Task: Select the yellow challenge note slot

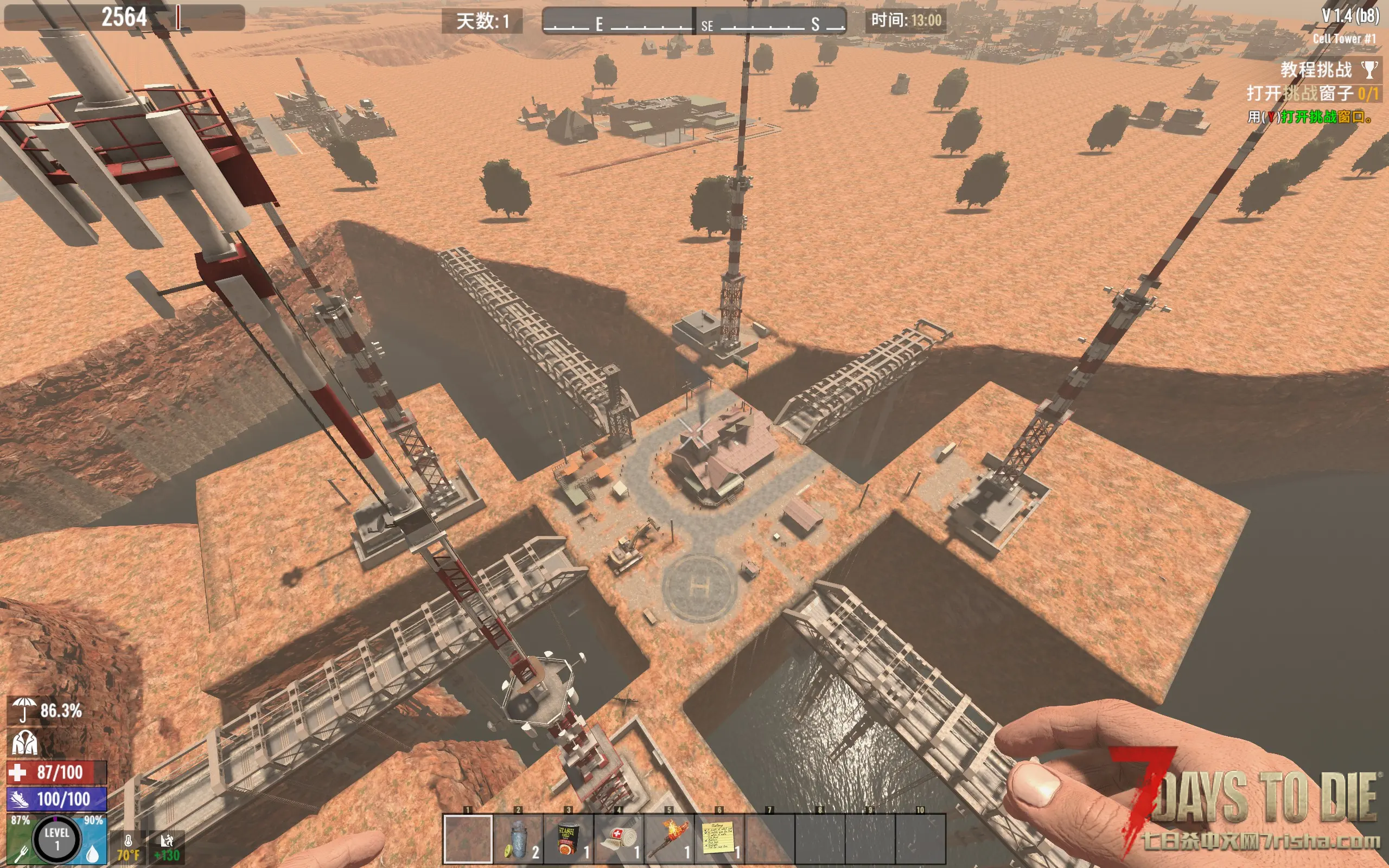Action: click(x=719, y=839)
